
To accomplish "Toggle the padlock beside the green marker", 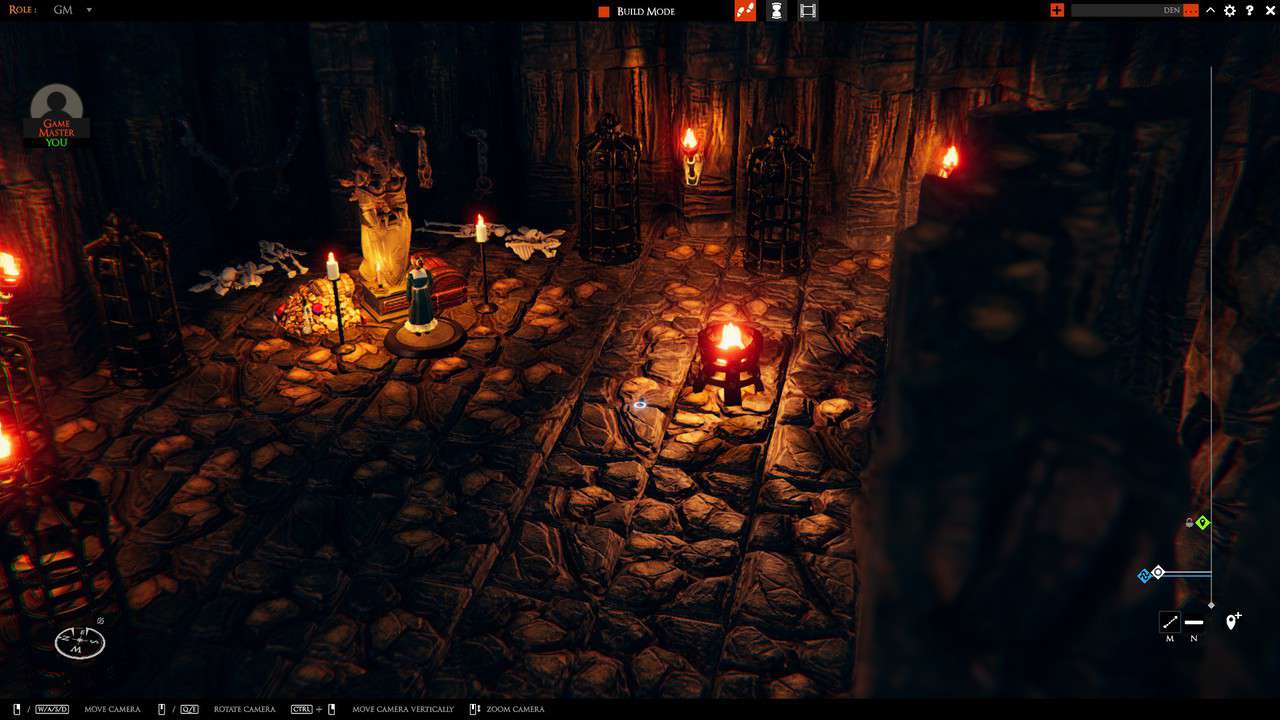I will pos(1189,522).
